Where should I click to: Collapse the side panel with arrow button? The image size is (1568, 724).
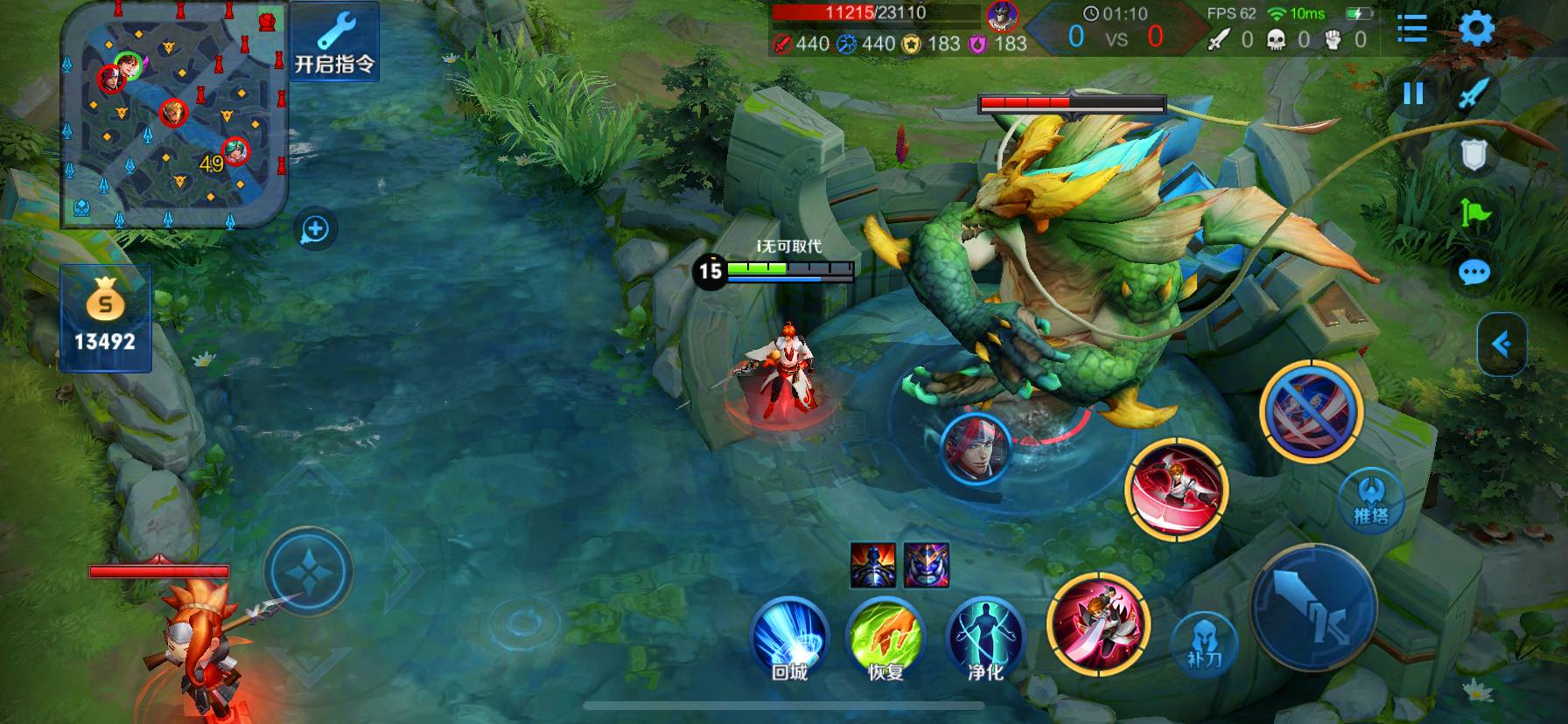point(1501,344)
